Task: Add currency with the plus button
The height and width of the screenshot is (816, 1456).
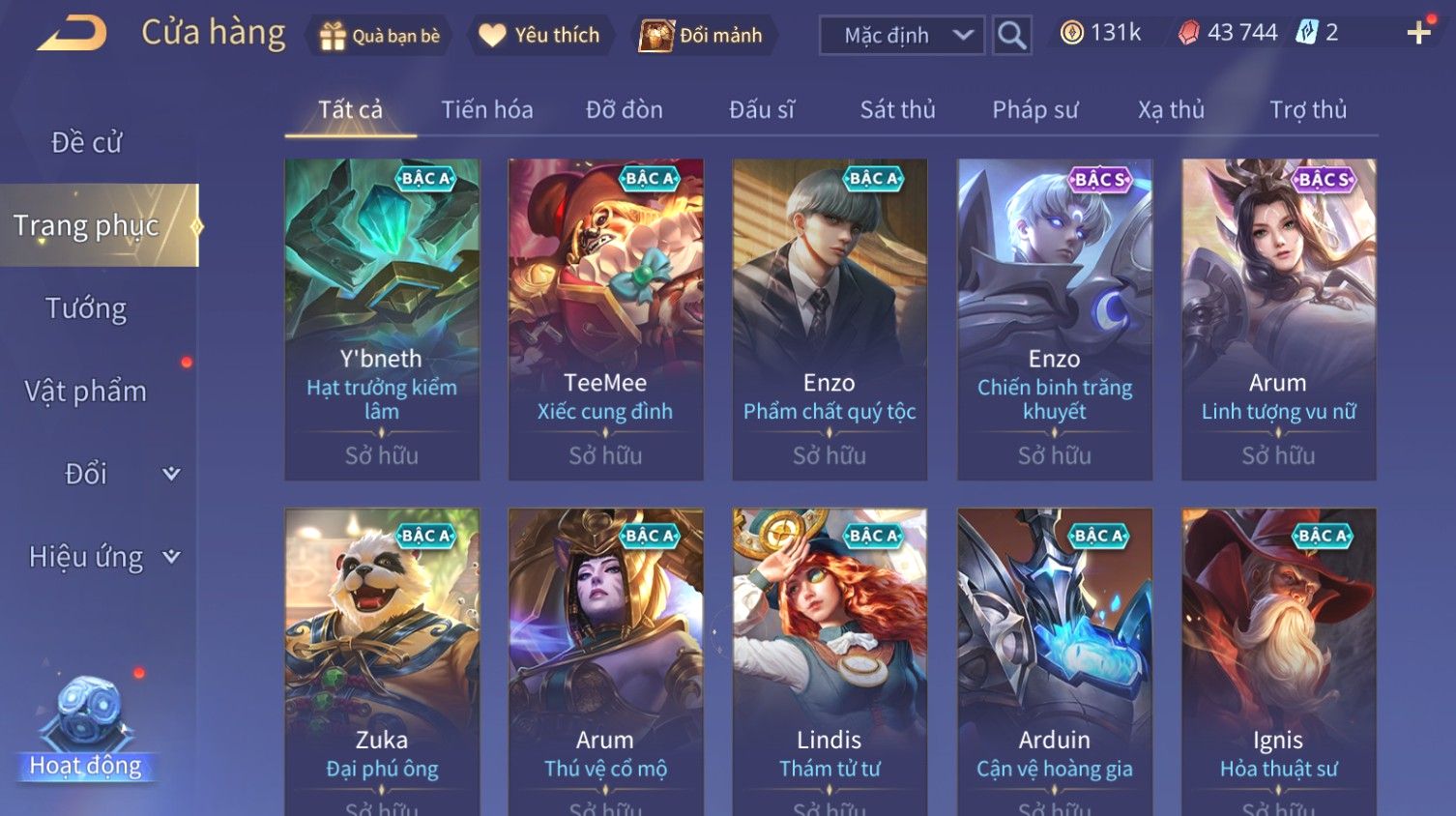Action: [x=1418, y=33]
